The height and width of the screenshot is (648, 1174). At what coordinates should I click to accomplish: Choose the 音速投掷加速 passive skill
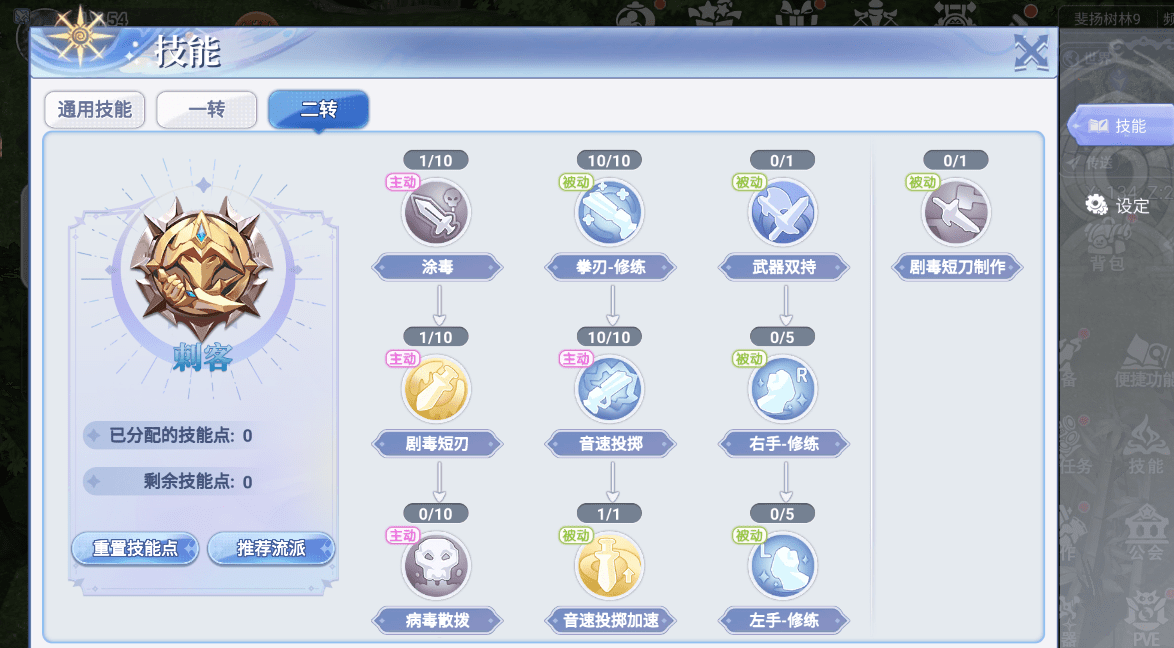[x=610, y=565]
